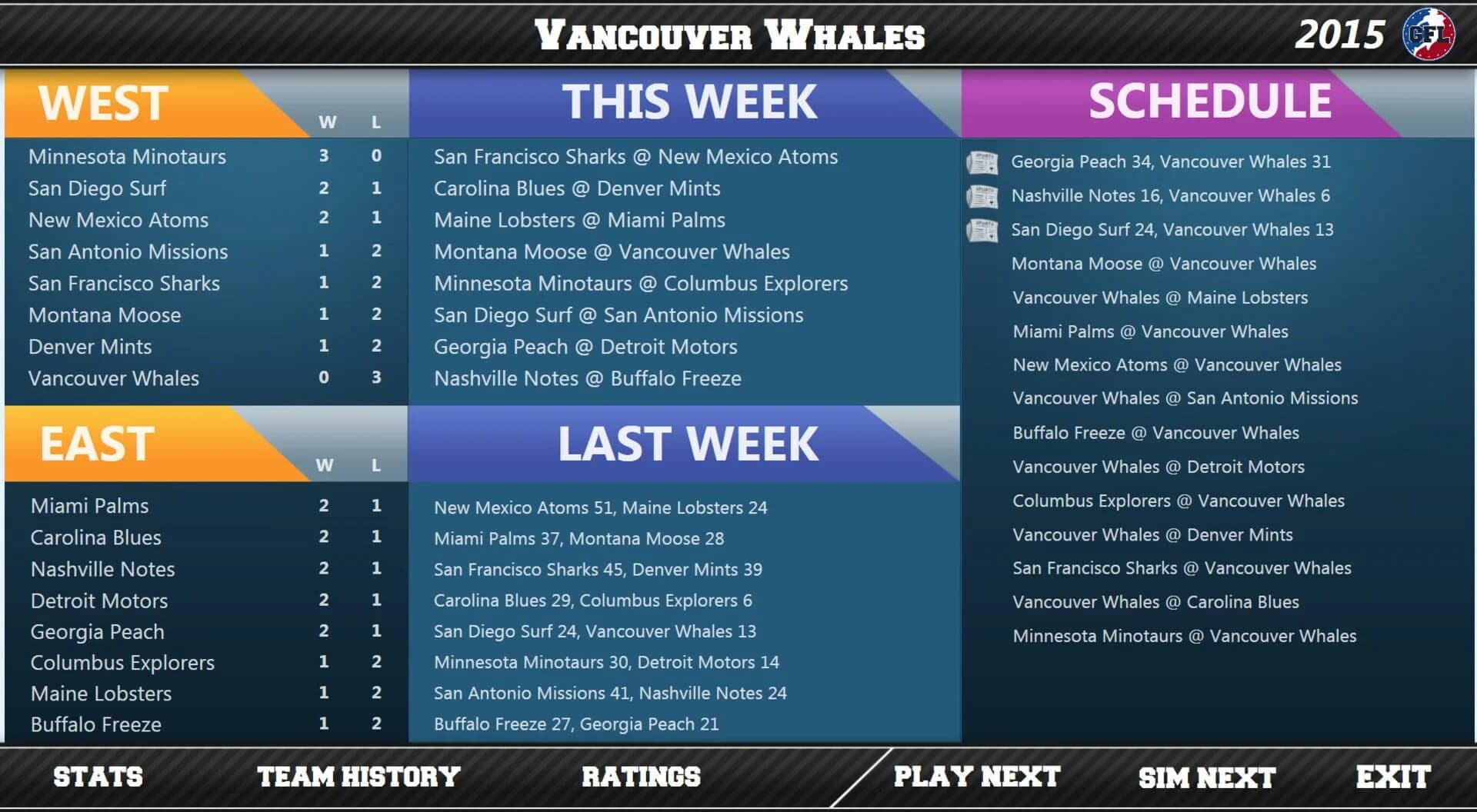Select Miami Palms in East standings
Image resolution: width=1477 pixels, height=812 pixels.
click(x=89, y=506)
